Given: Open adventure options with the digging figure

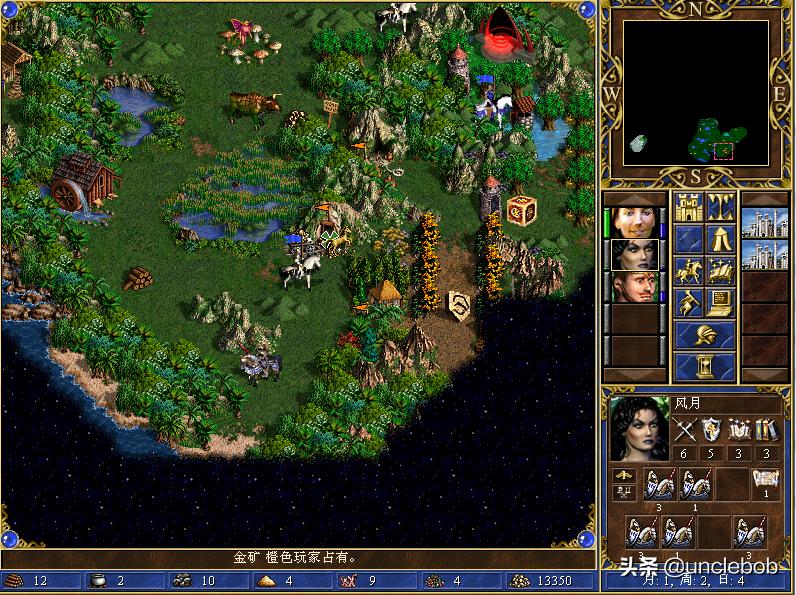Looking at the screenshot, I should pos(689,302).
